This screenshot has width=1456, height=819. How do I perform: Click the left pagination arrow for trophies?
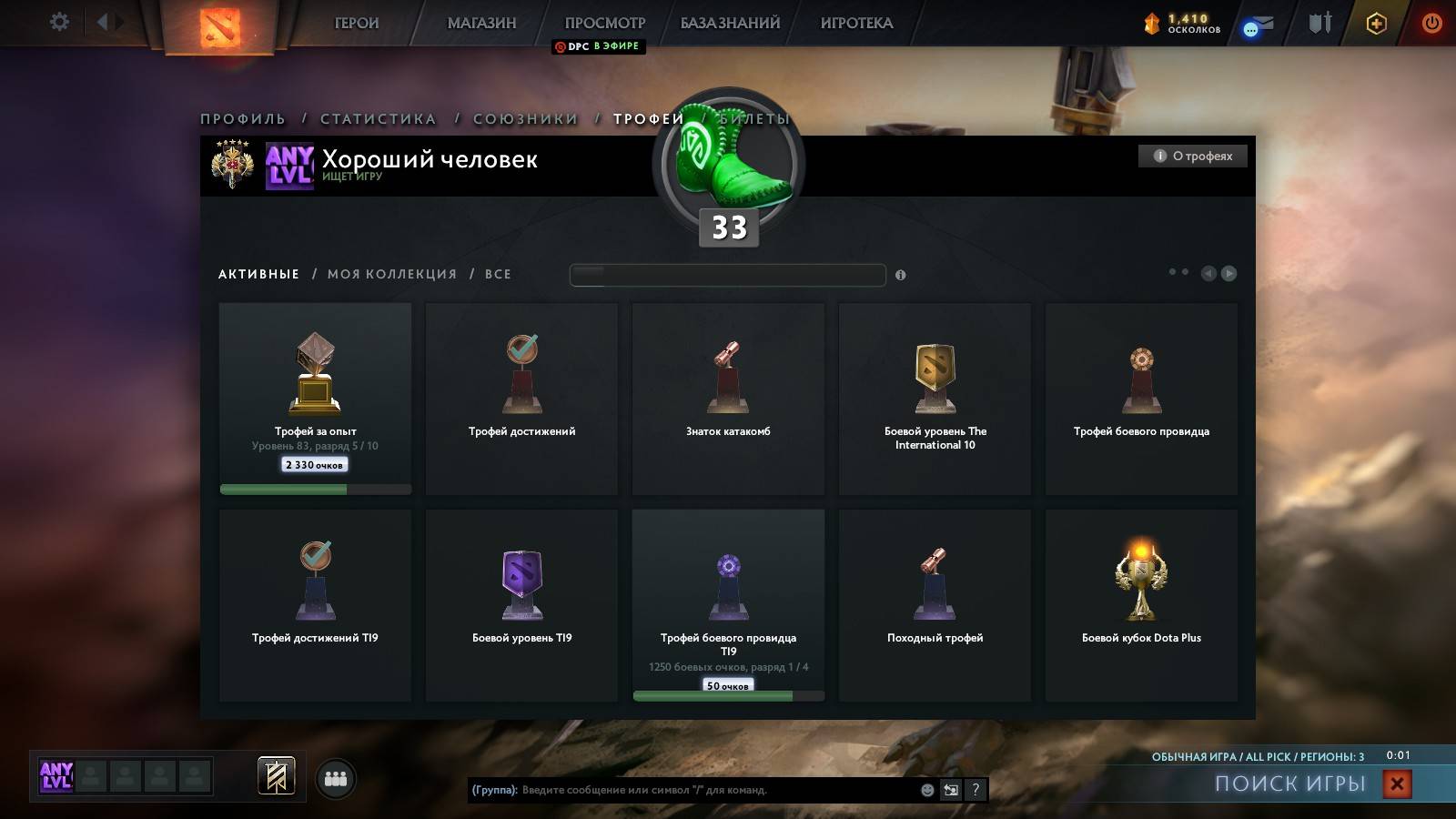1208,272
